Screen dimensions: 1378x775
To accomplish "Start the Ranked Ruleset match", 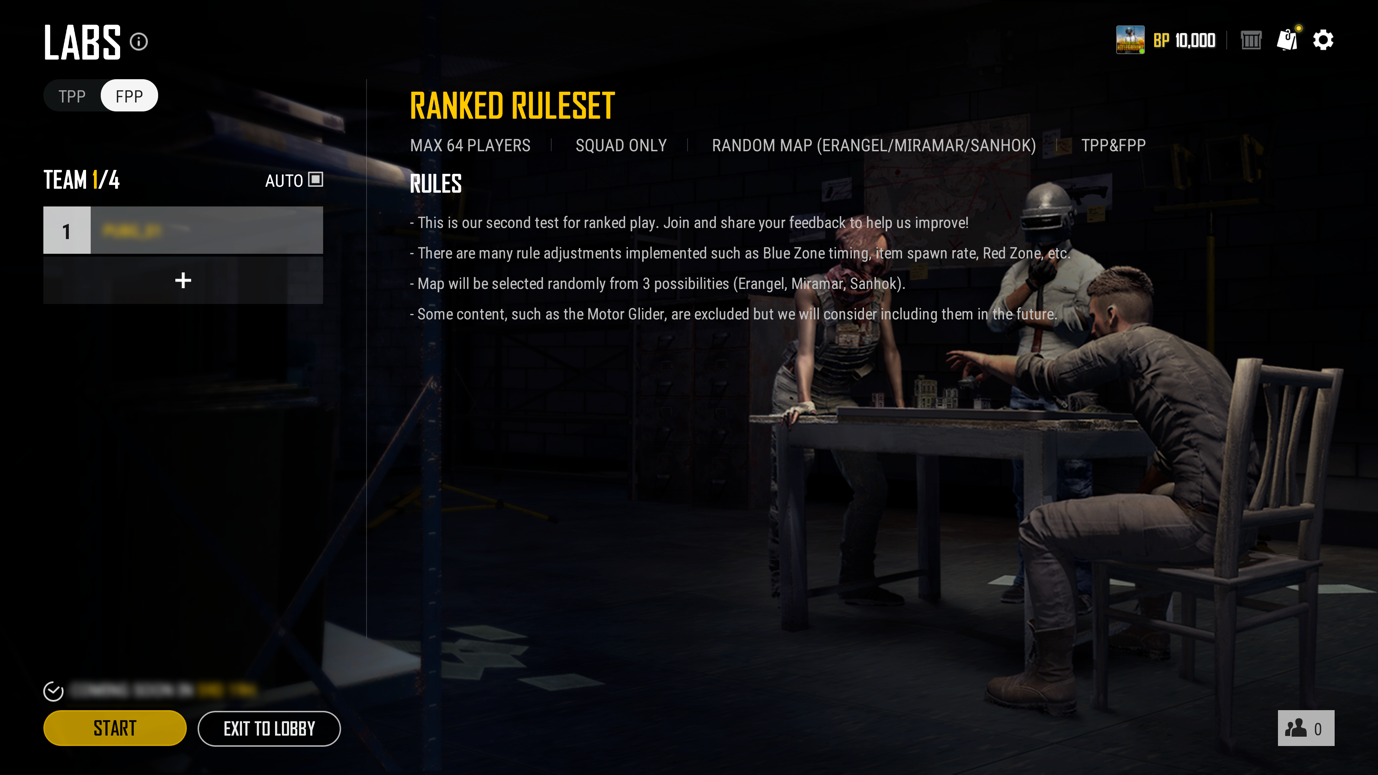I will 115,728.
